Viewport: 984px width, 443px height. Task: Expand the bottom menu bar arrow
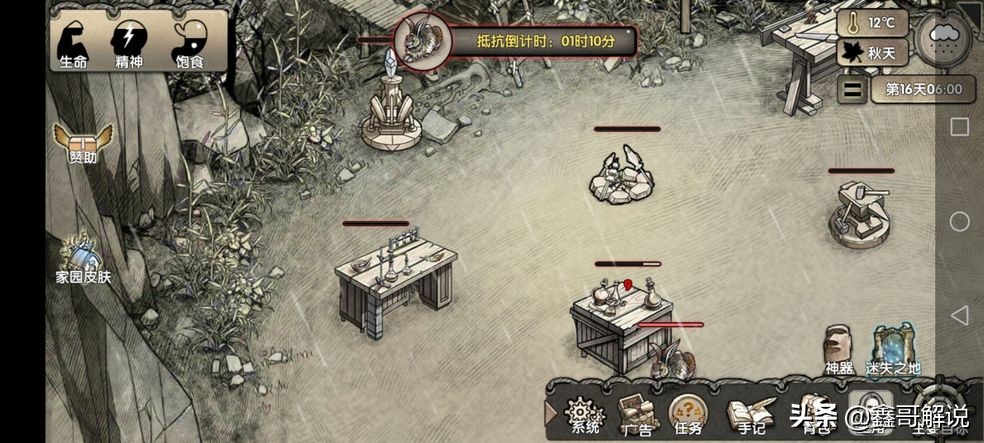pyautogui.click(x=550, y=412)
